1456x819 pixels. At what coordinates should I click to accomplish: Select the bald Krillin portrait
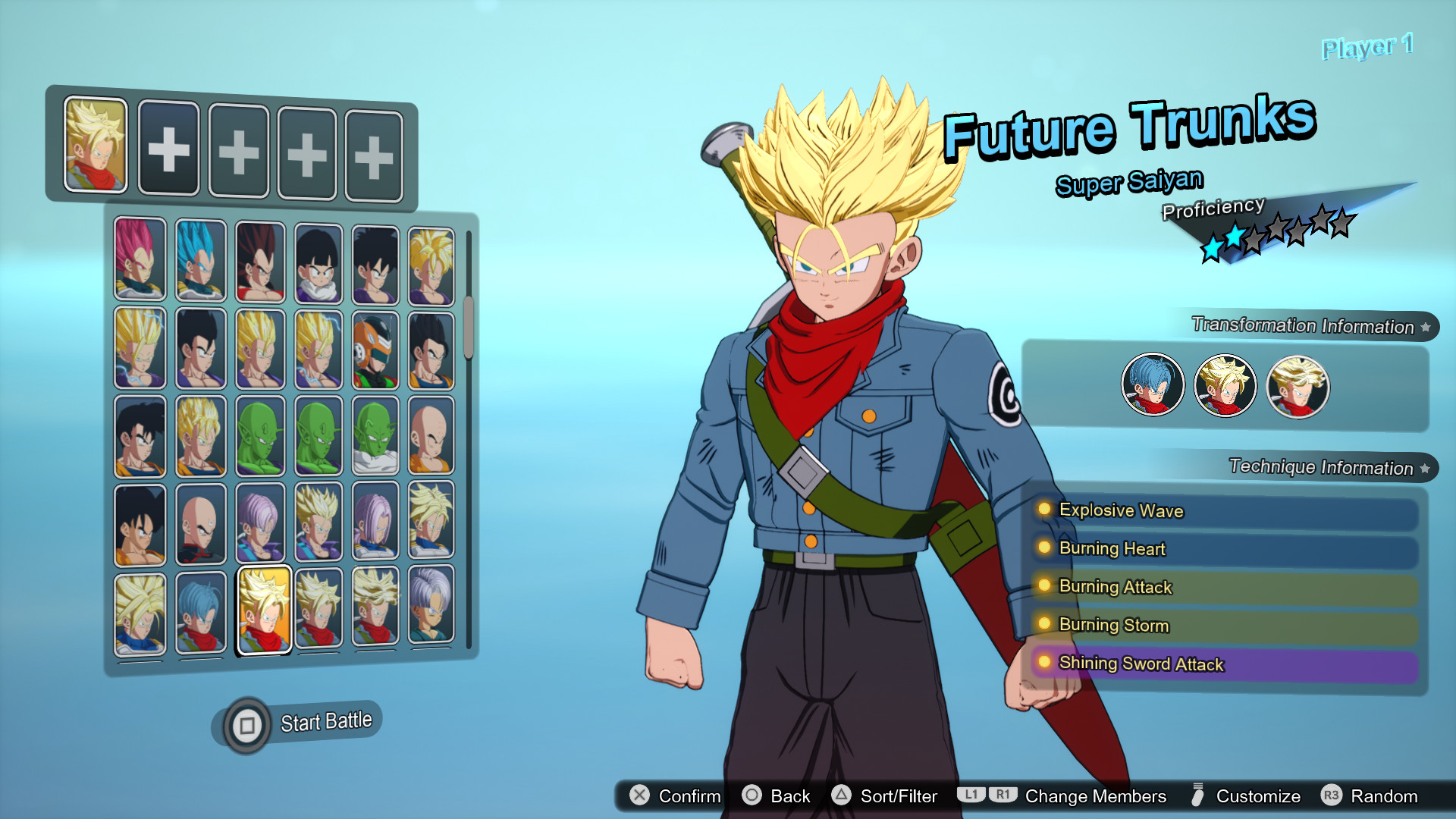[x=431, y=435]
